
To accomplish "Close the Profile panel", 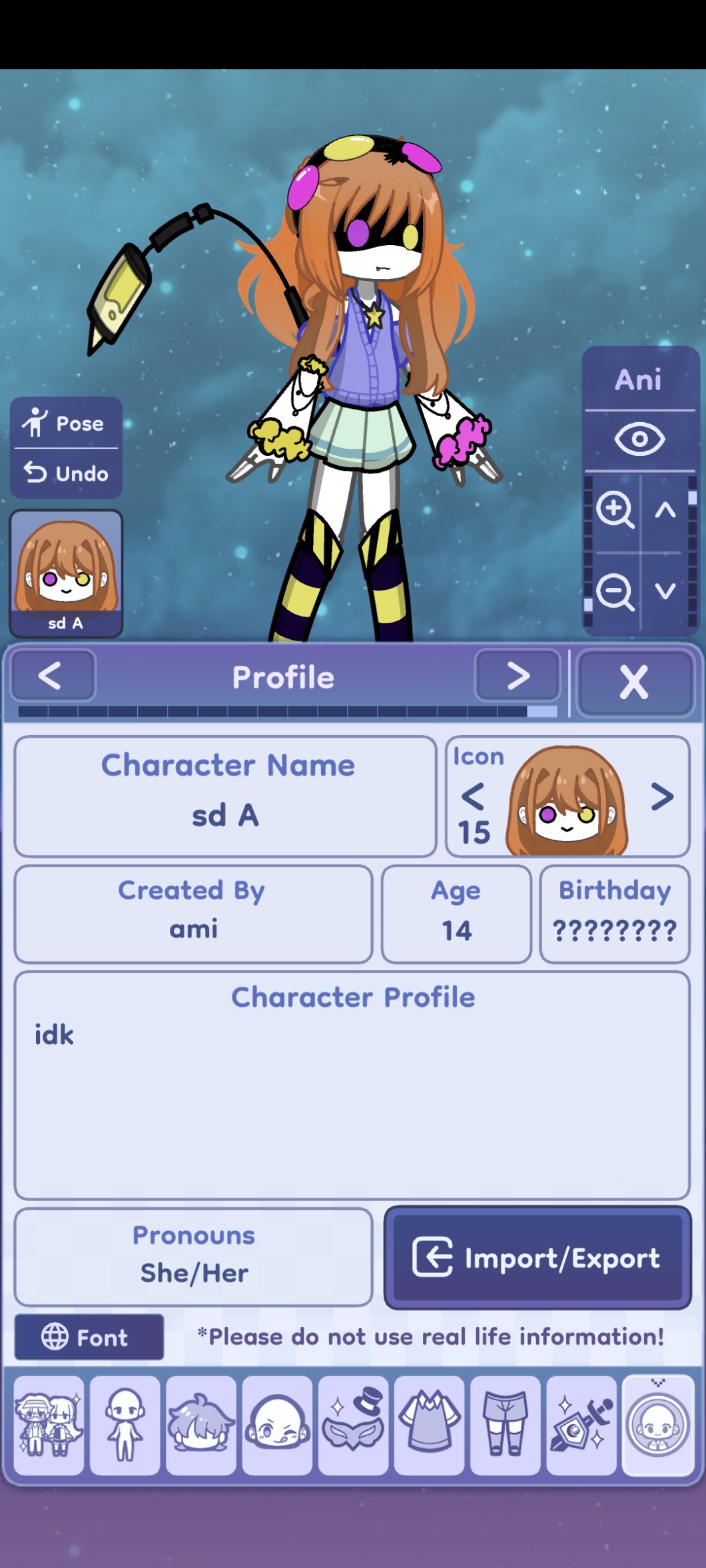I will click(634, 682).
